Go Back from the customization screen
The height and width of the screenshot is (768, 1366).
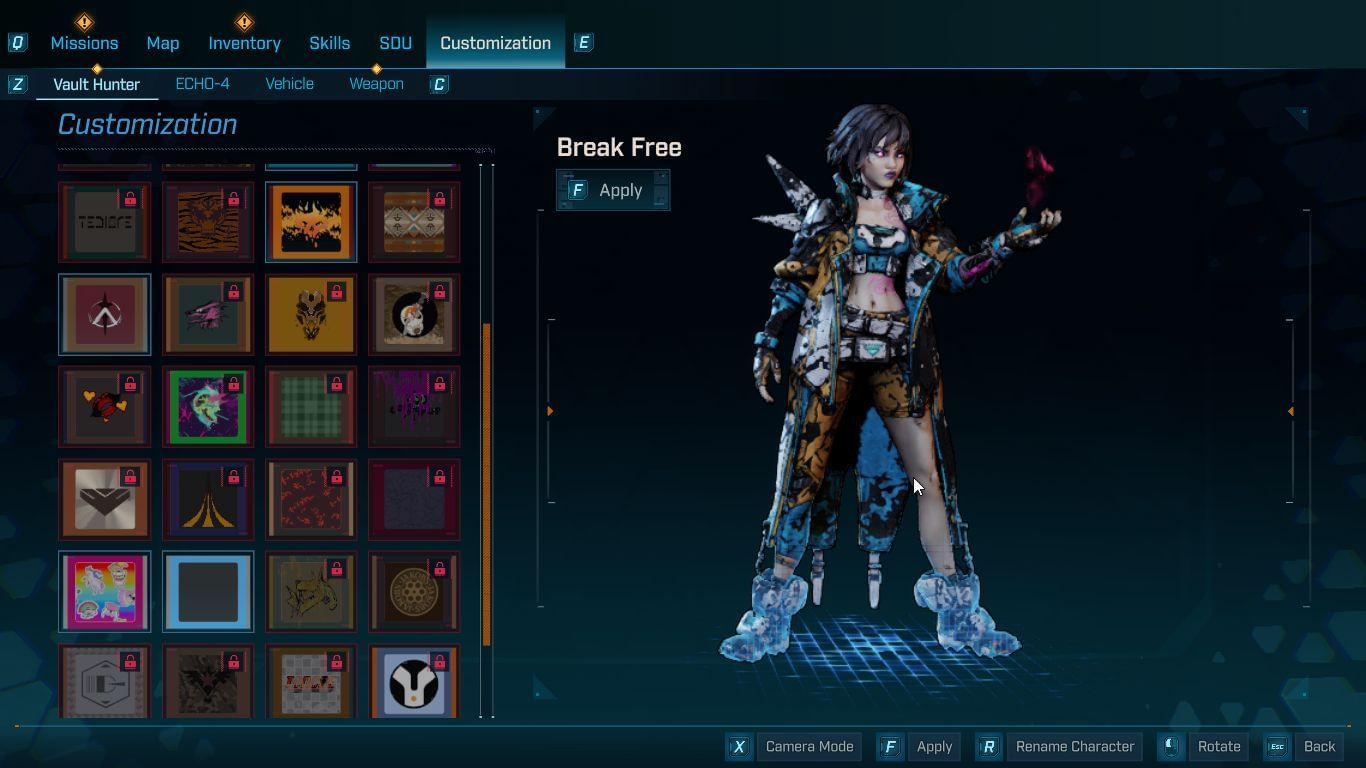pyautogui.click(x=1305, y=747)
